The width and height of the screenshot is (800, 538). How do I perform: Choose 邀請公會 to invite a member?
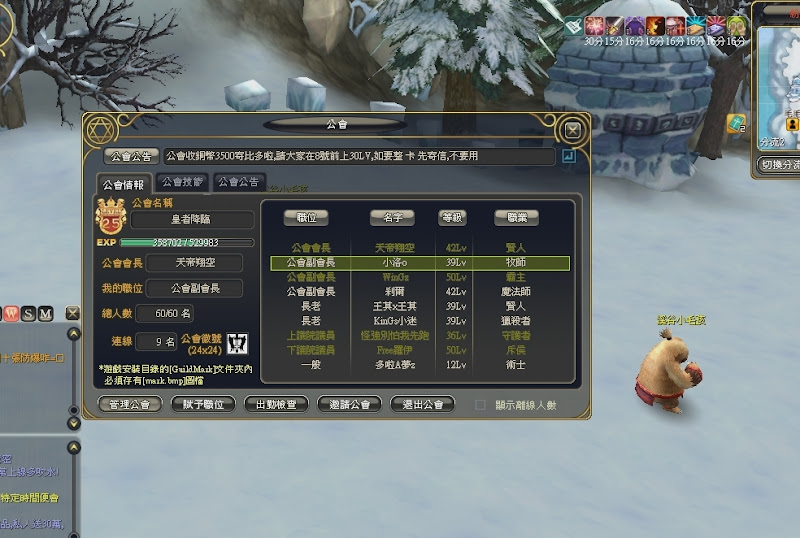click(349, 404)
